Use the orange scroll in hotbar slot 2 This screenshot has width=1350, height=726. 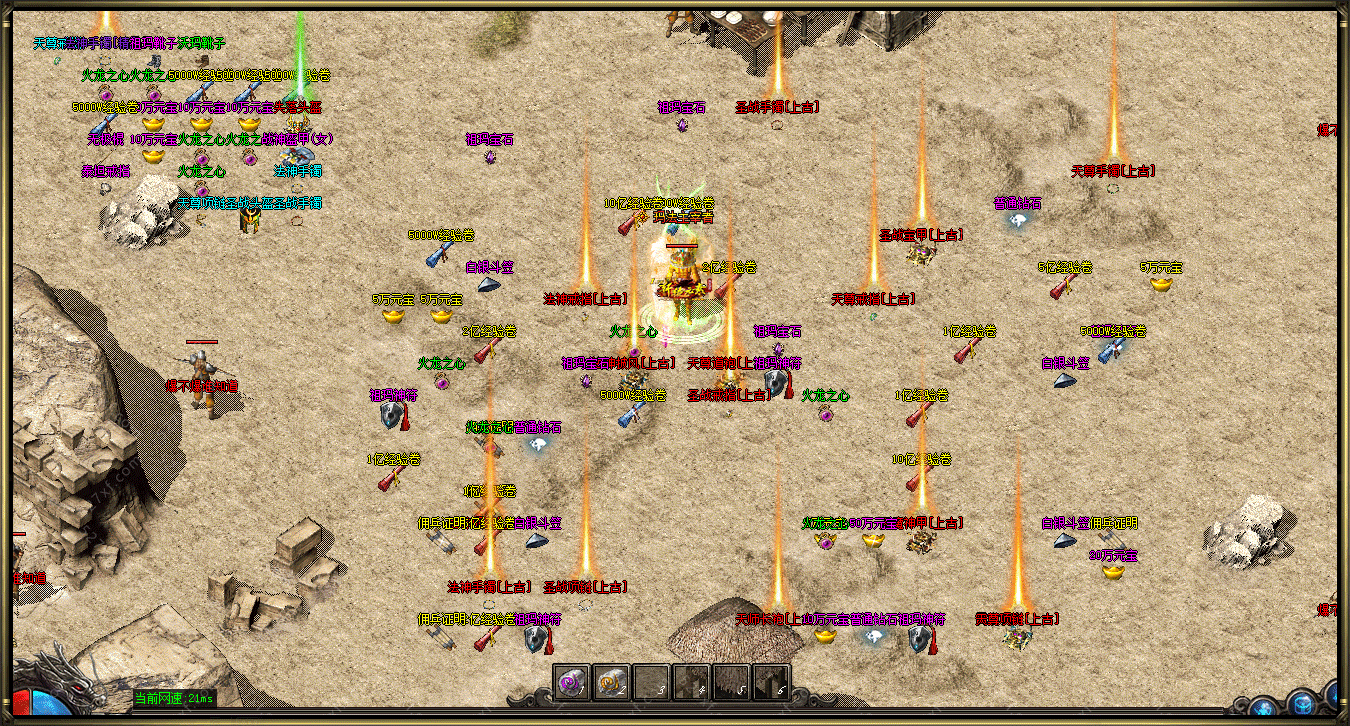tap(611, 682)
